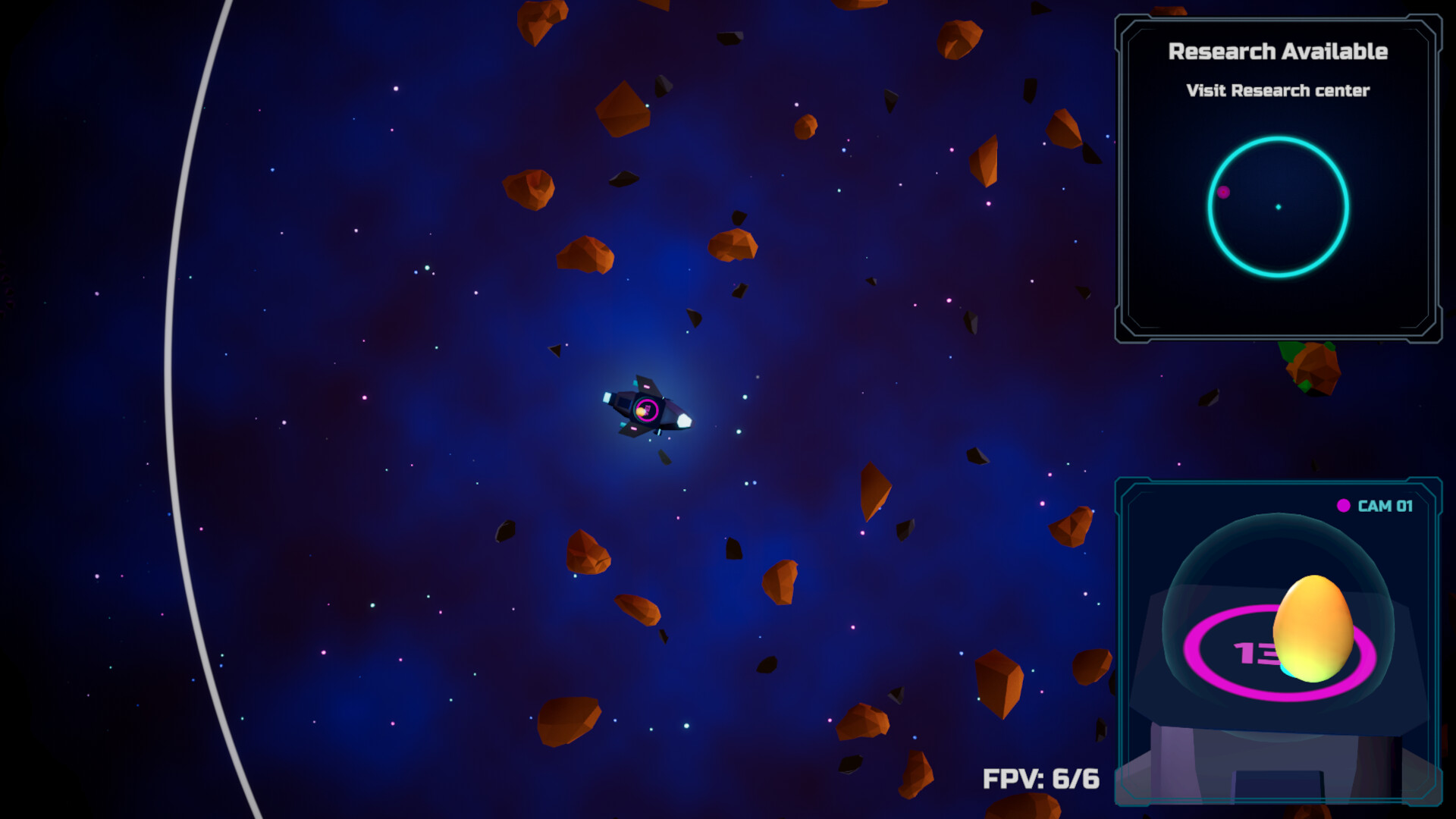Open the CAM 01 egg camera feed
Image resolution: width=1456 pixels, height=819 pixels.
[x=1278, y=641]
